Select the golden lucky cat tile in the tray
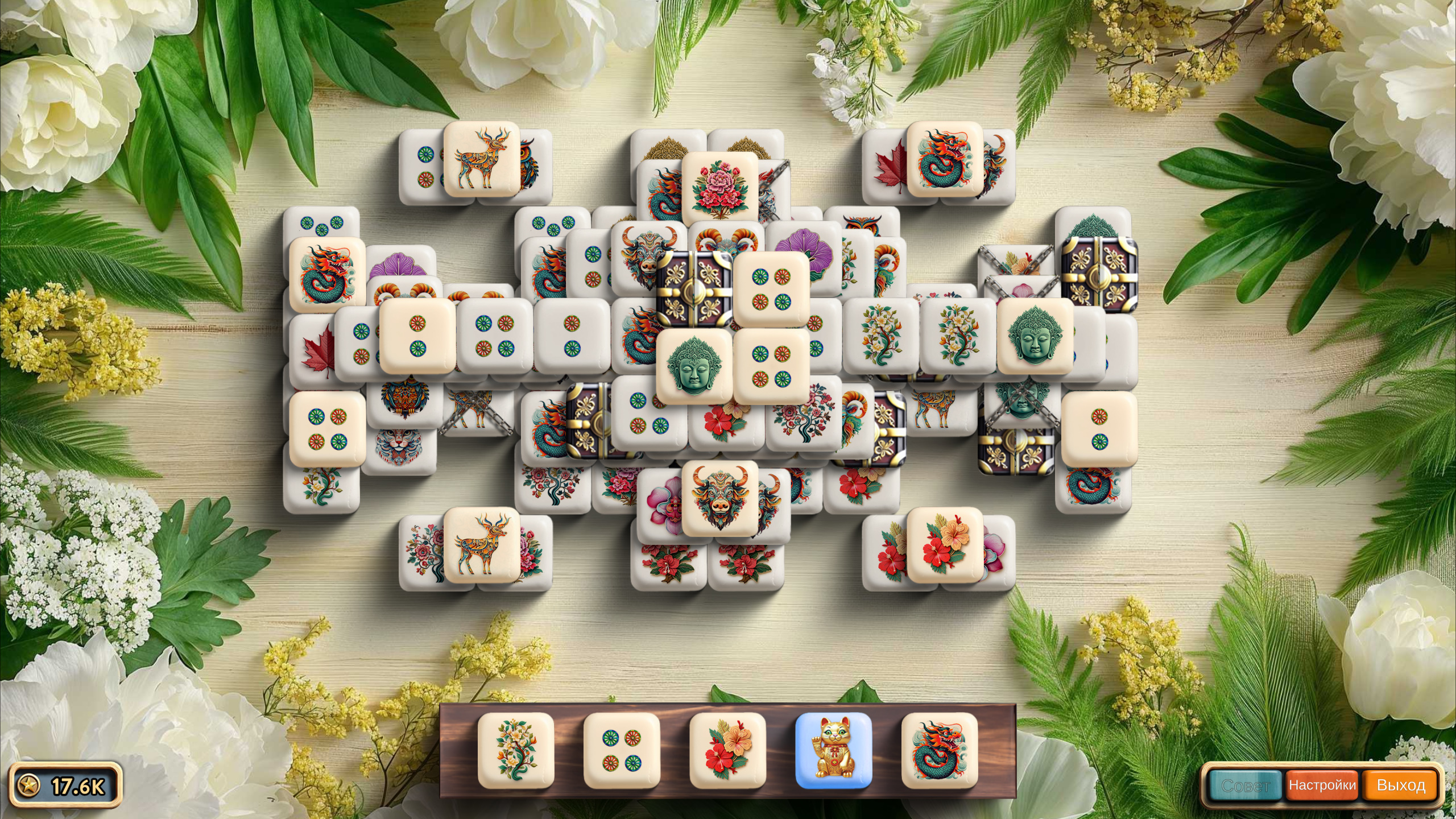The width and height of the screenshot is (1456, 819). 833,751
